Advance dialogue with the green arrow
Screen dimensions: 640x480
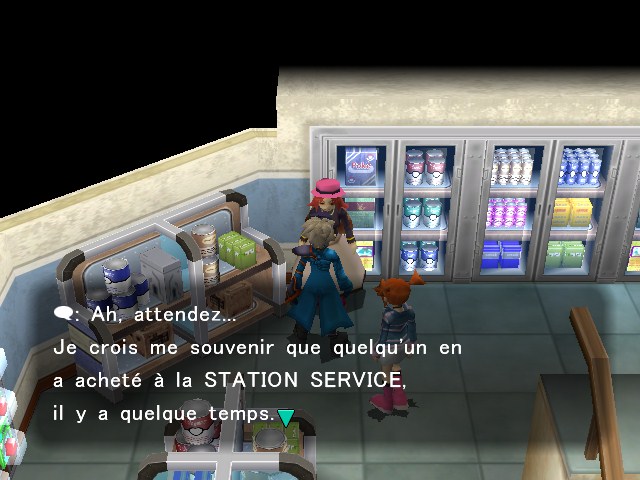click(286, 417)
